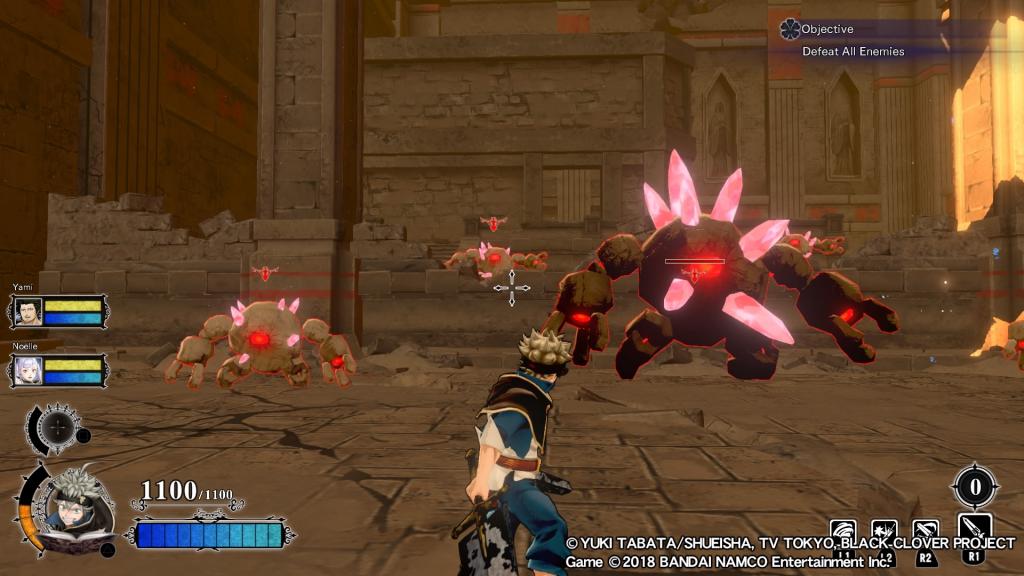Select Yami's party portrait

28,312
